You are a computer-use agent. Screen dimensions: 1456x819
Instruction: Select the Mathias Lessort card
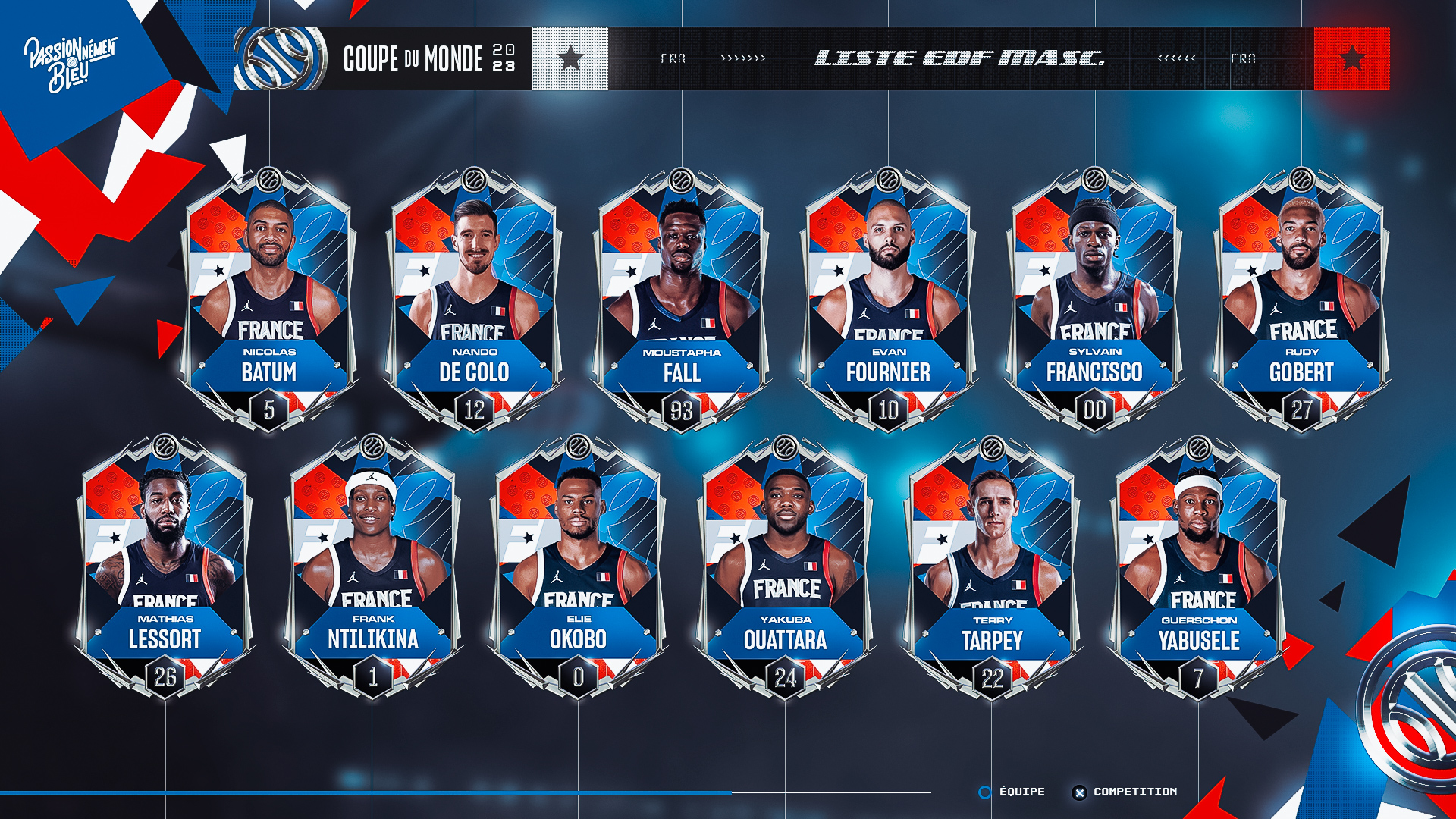tap(165, 566)
